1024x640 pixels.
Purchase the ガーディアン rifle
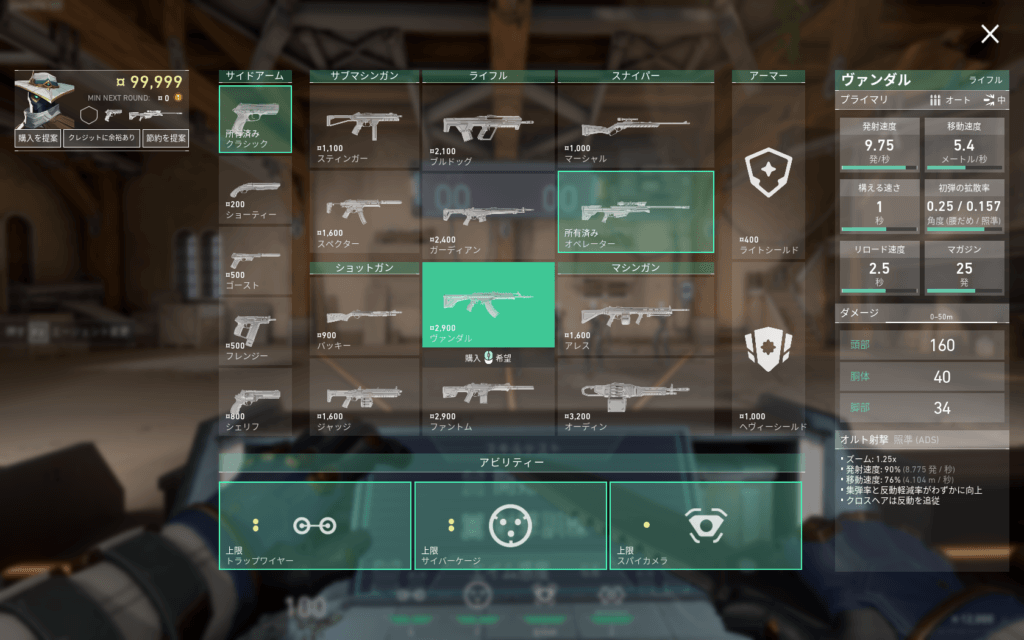pos(488,213)
